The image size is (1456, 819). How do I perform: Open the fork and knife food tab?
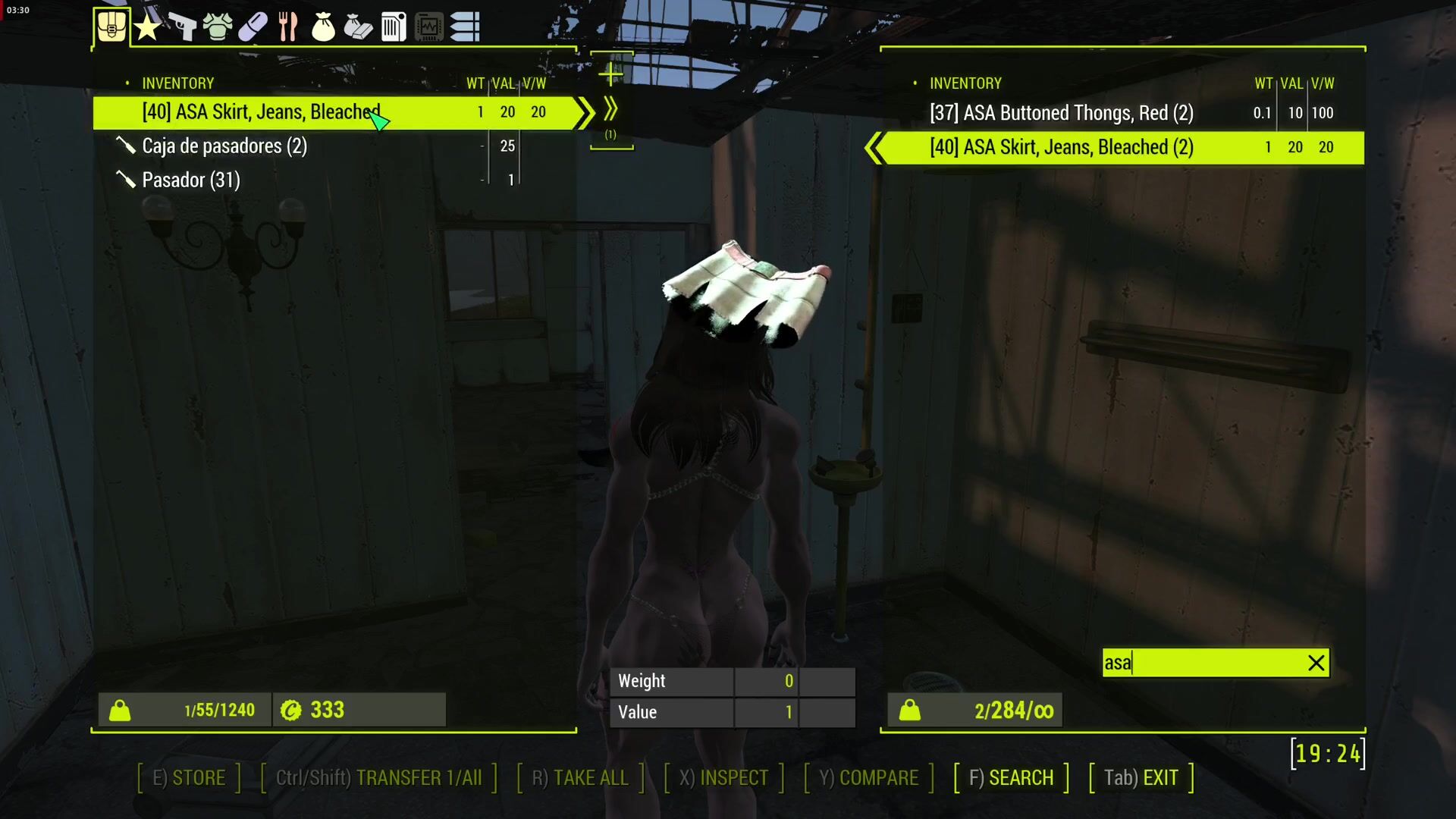287,27
